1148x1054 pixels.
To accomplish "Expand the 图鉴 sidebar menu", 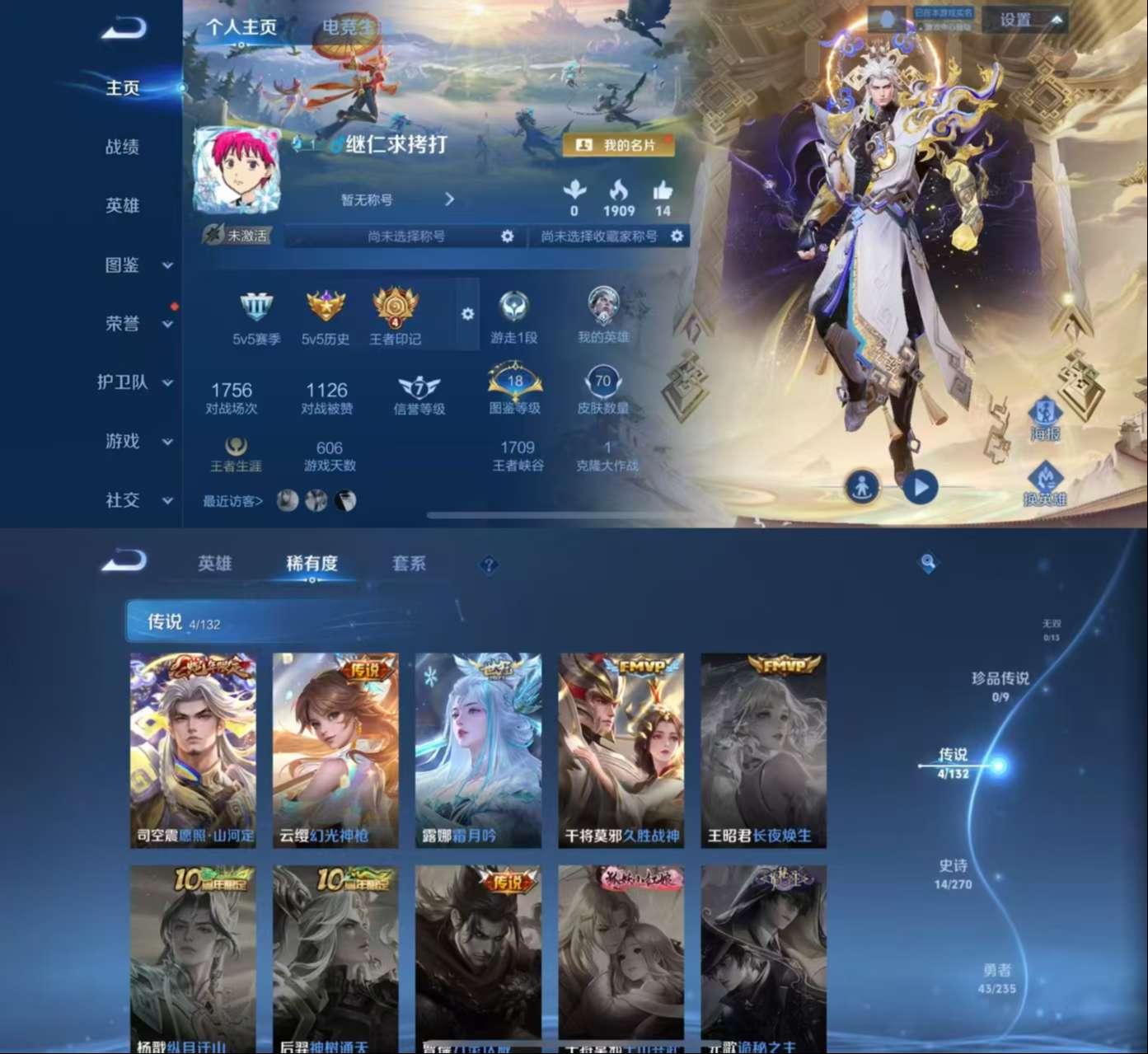I will (x=132, y=265).
